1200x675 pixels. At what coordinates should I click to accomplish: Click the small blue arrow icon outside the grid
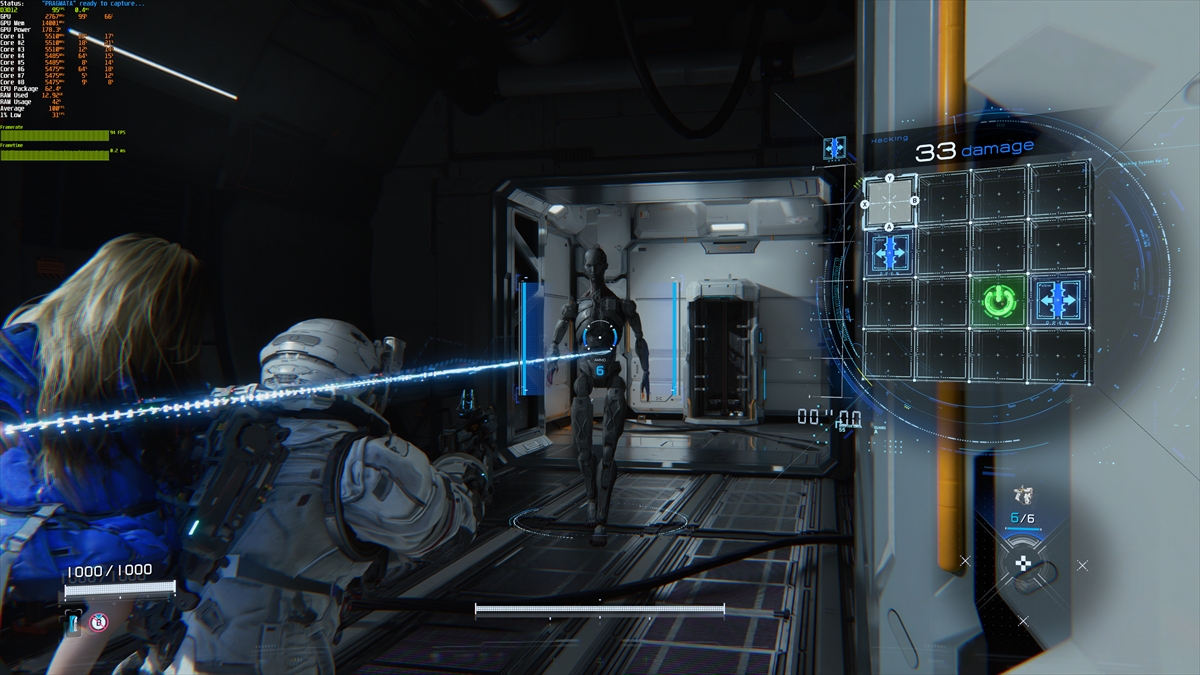point(834,148)
